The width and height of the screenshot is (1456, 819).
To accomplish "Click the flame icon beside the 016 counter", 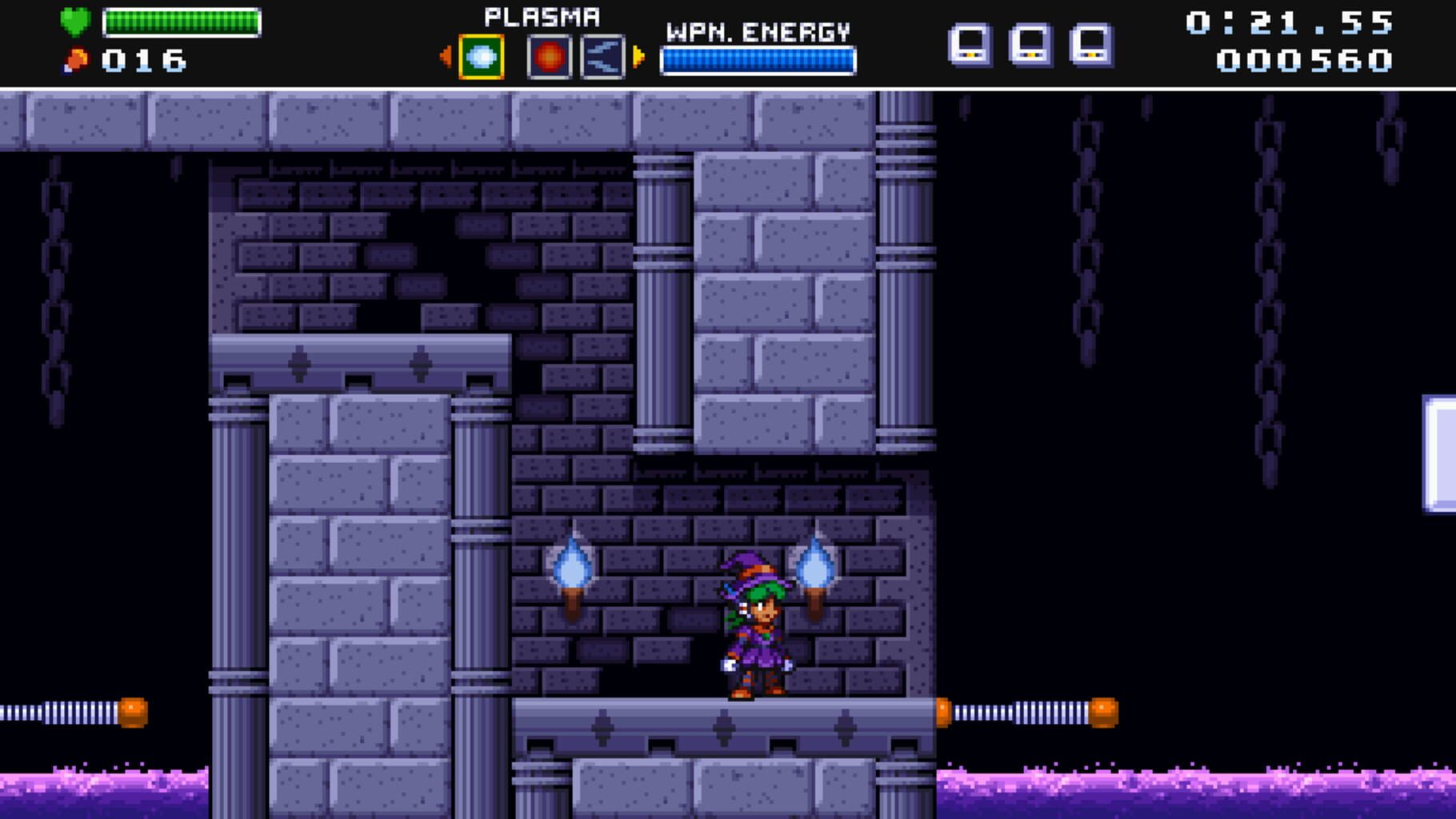I will coord(75,58).
